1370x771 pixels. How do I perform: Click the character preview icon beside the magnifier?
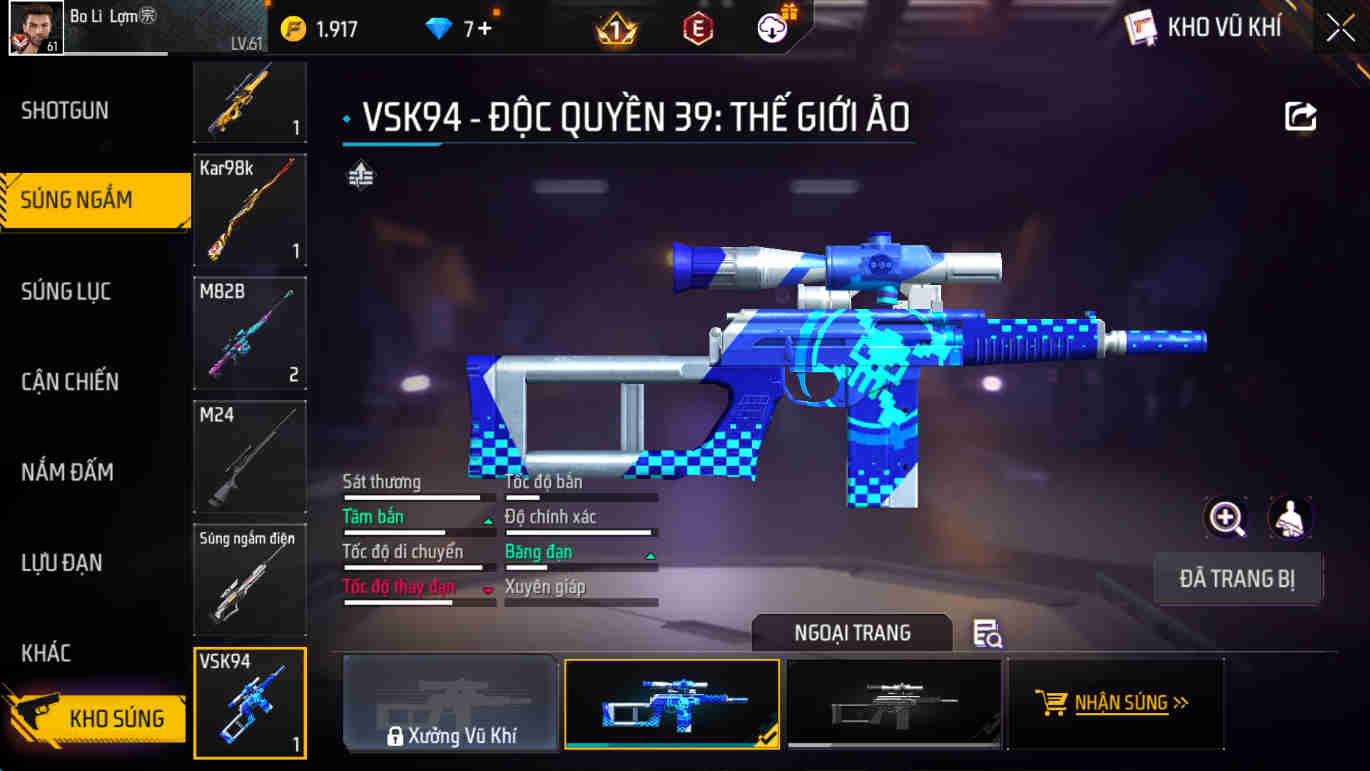click(x=1290, y=519)
